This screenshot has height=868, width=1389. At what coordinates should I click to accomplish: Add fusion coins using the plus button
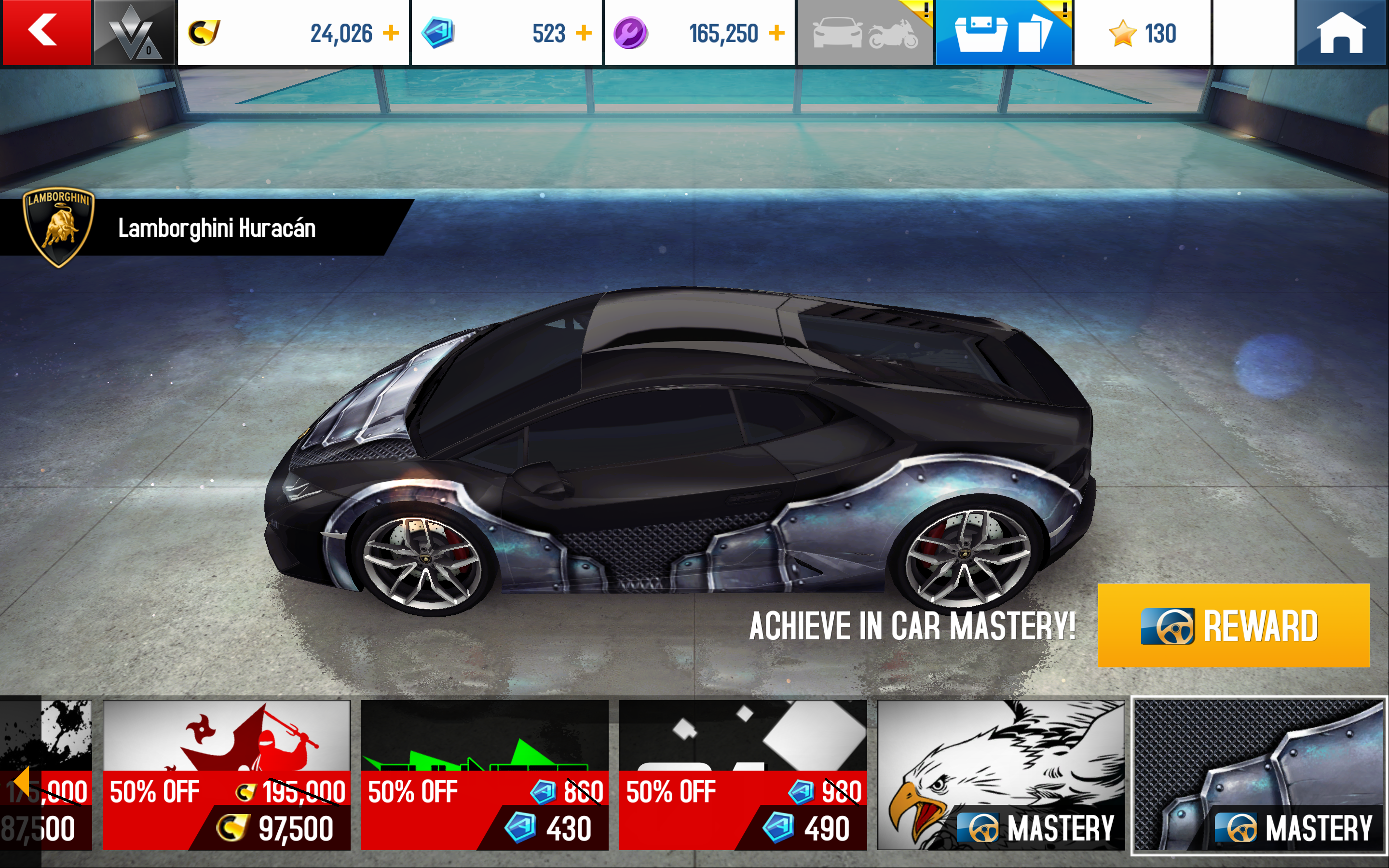point(776,33)
